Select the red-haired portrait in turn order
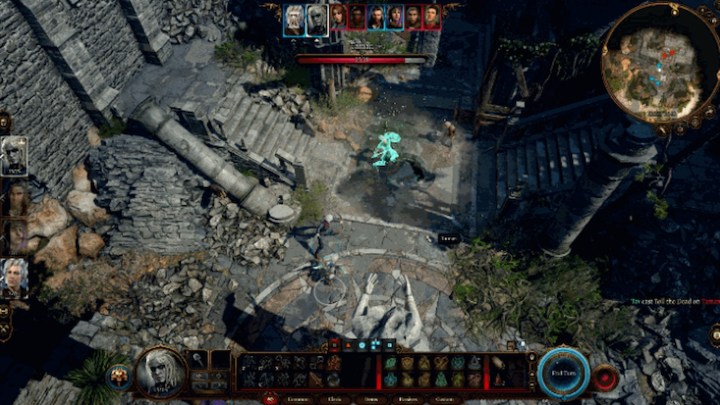Screen dimensions: 720x405 click(x=337, y=17)
